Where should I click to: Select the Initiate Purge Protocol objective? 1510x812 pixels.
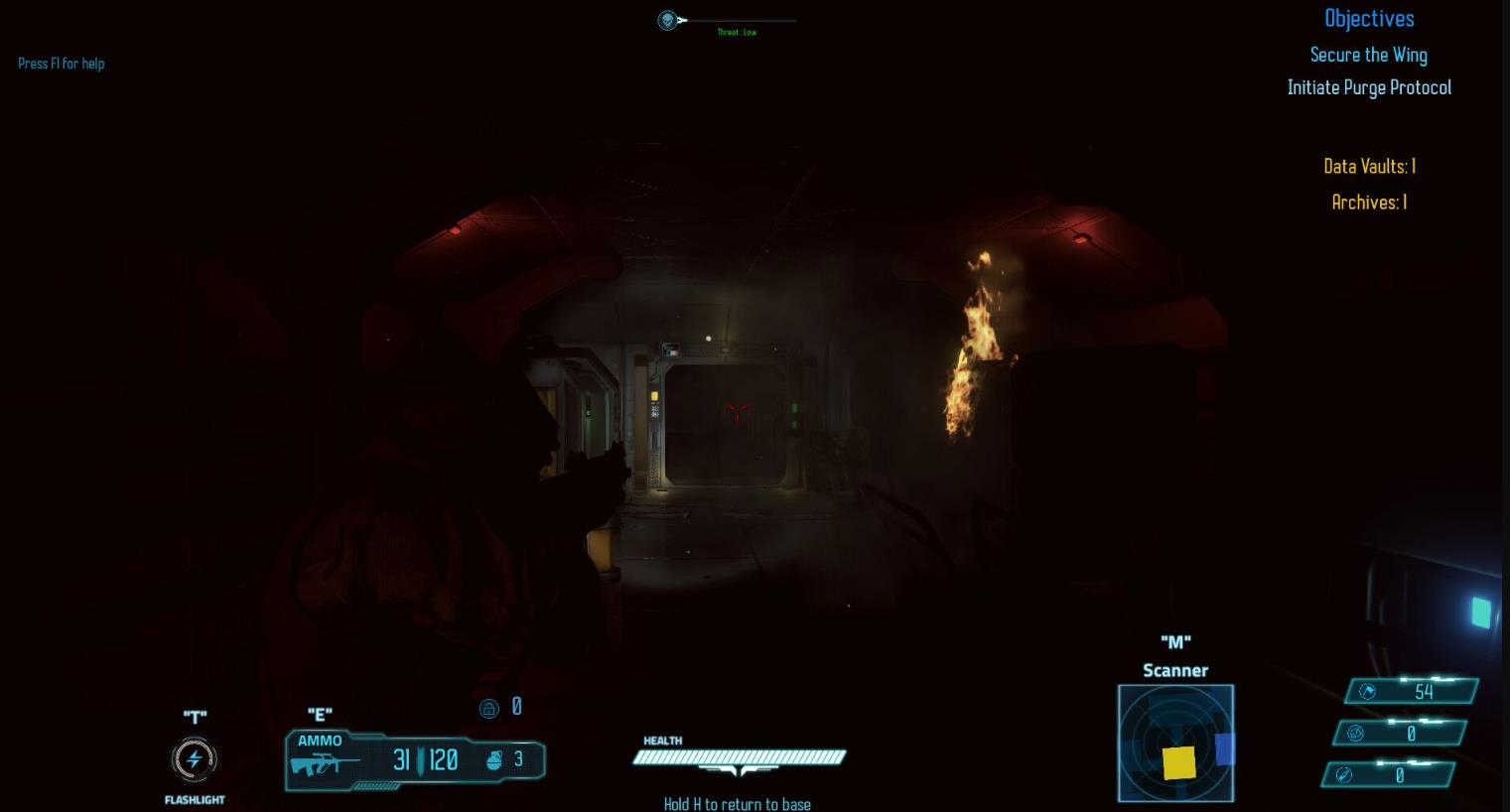1369,88
